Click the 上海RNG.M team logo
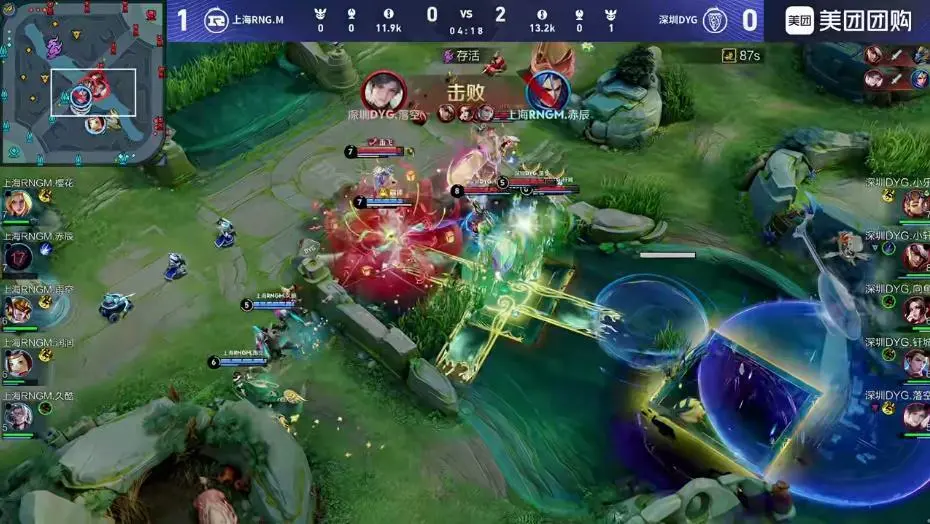This screenshot has height=524, width=930. (x=215, y=19)
